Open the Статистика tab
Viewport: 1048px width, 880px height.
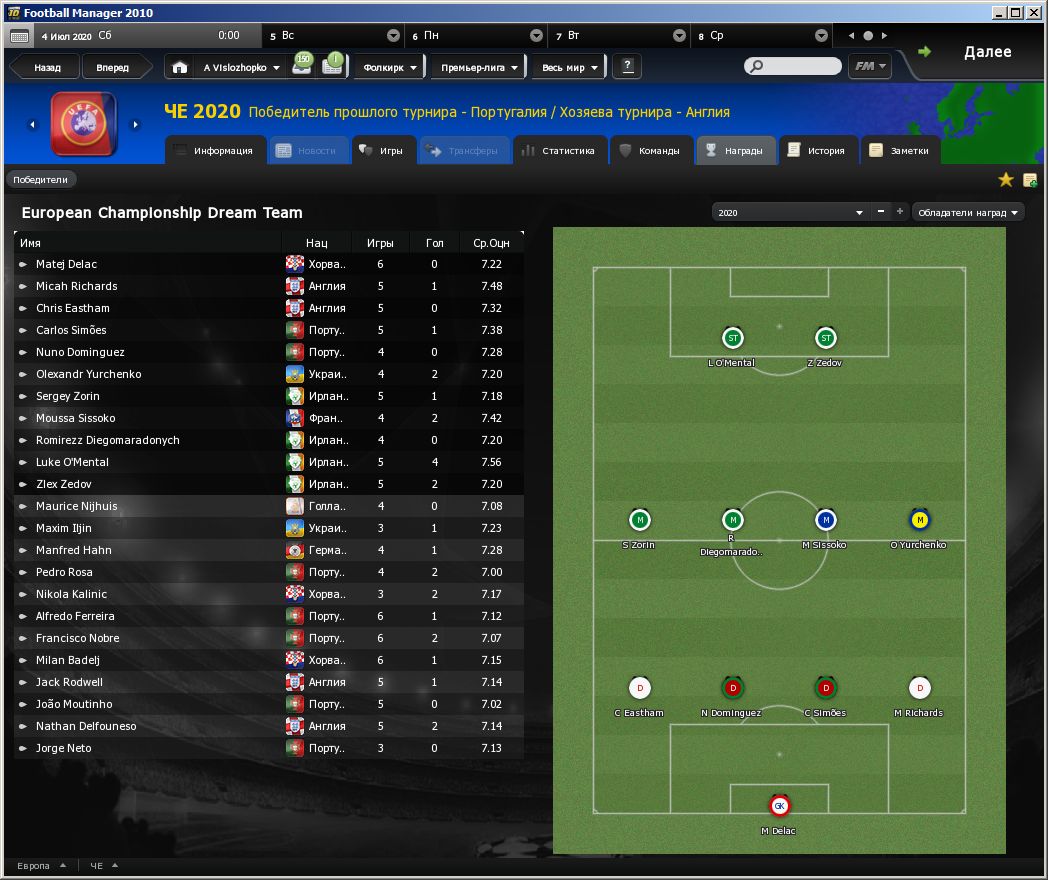(558, 151)
